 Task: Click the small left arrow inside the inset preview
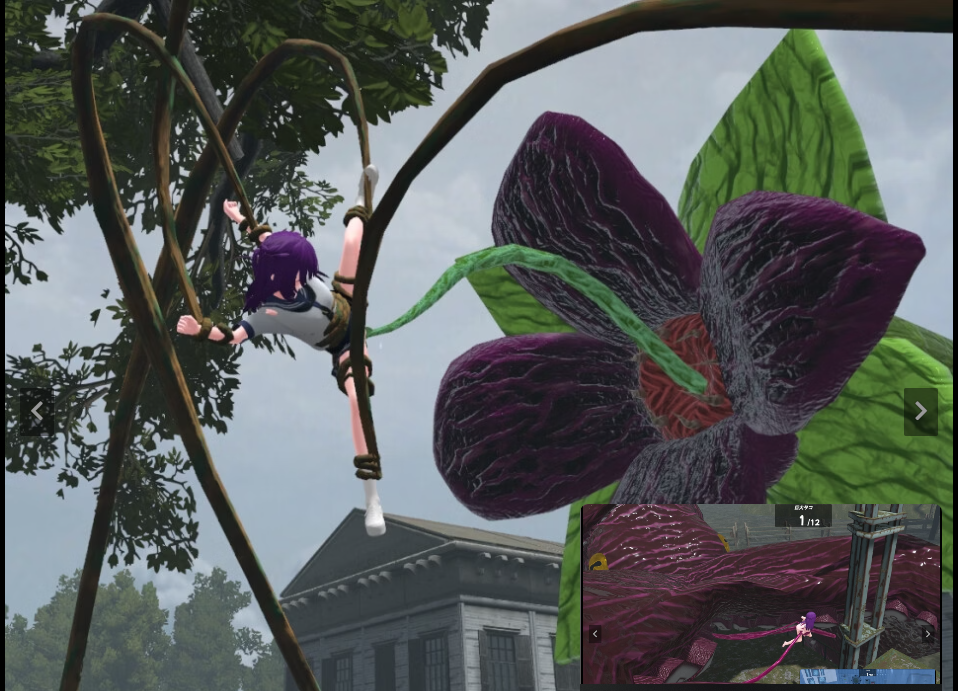point(595,634)
